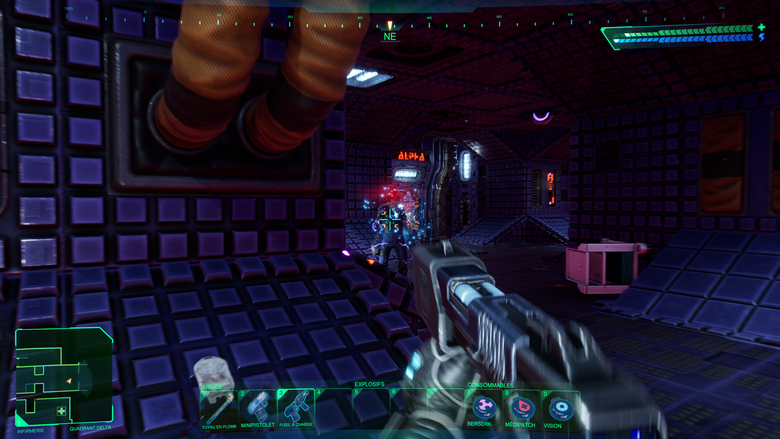
Task: Select the Tuyau en plomb weapon slot
Action: (218, 407)
